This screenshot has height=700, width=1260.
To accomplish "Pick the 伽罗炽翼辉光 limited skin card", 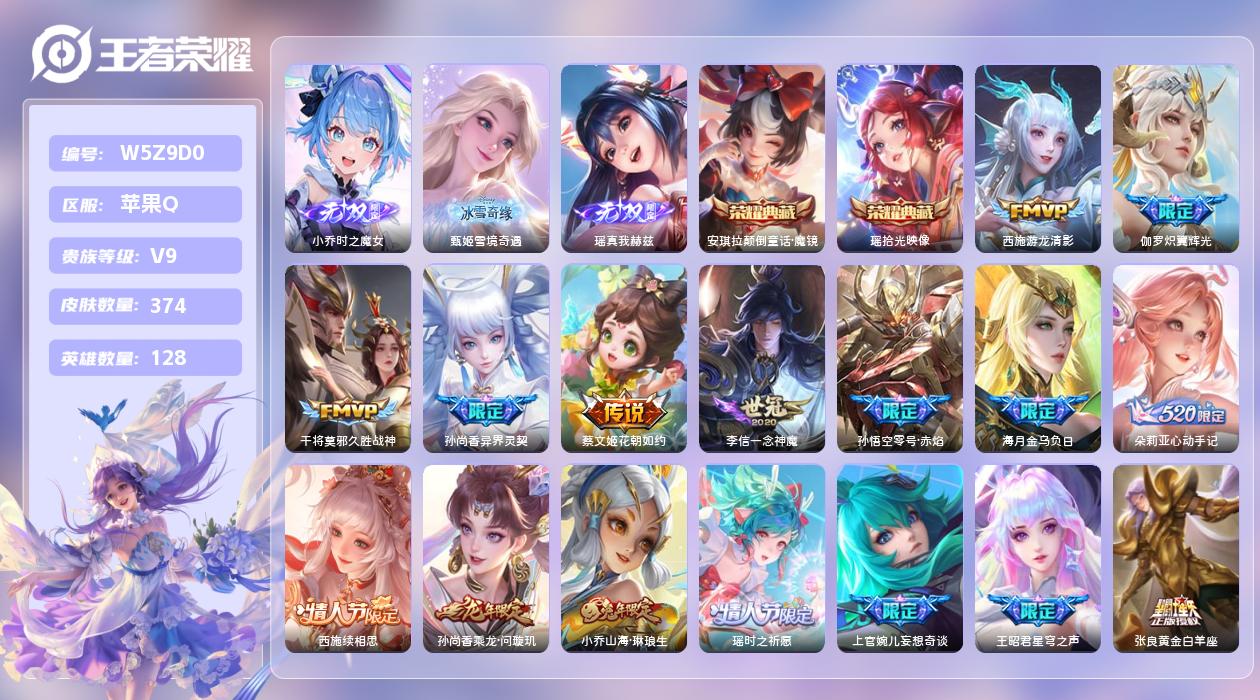I will coord(1176,158).
